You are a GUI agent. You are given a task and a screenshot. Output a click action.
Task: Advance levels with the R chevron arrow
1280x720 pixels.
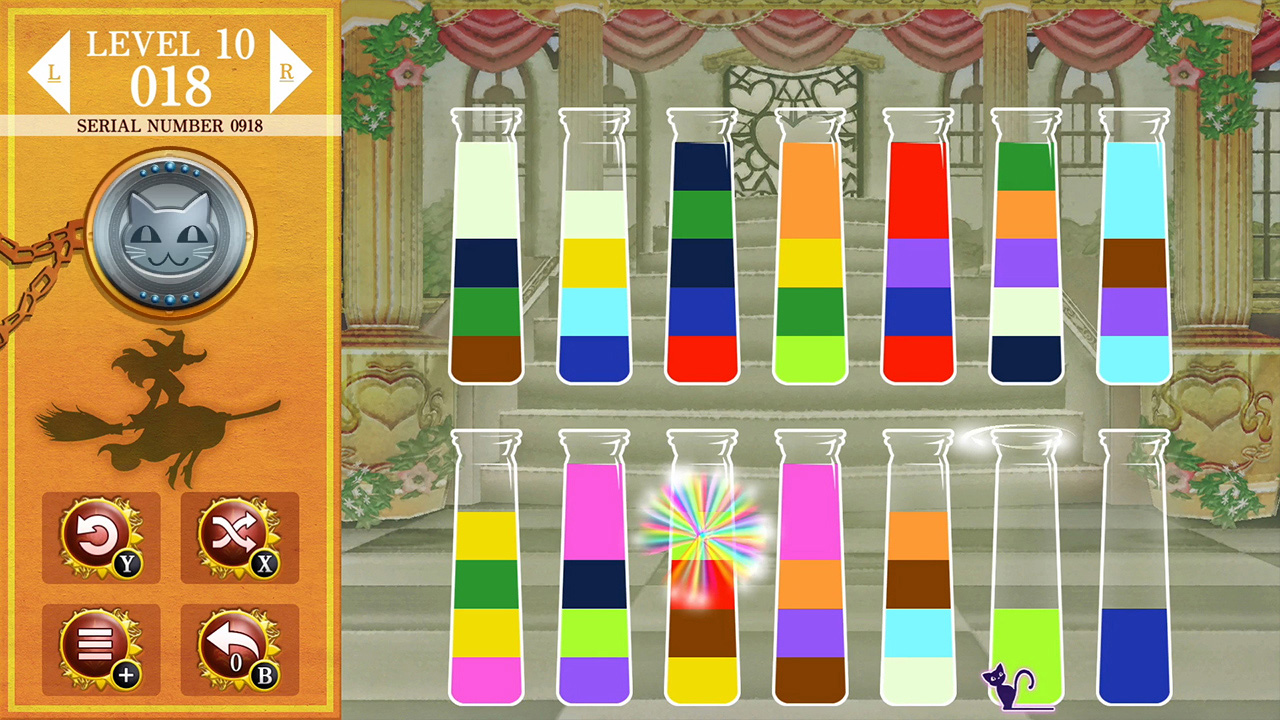[289, 68]
